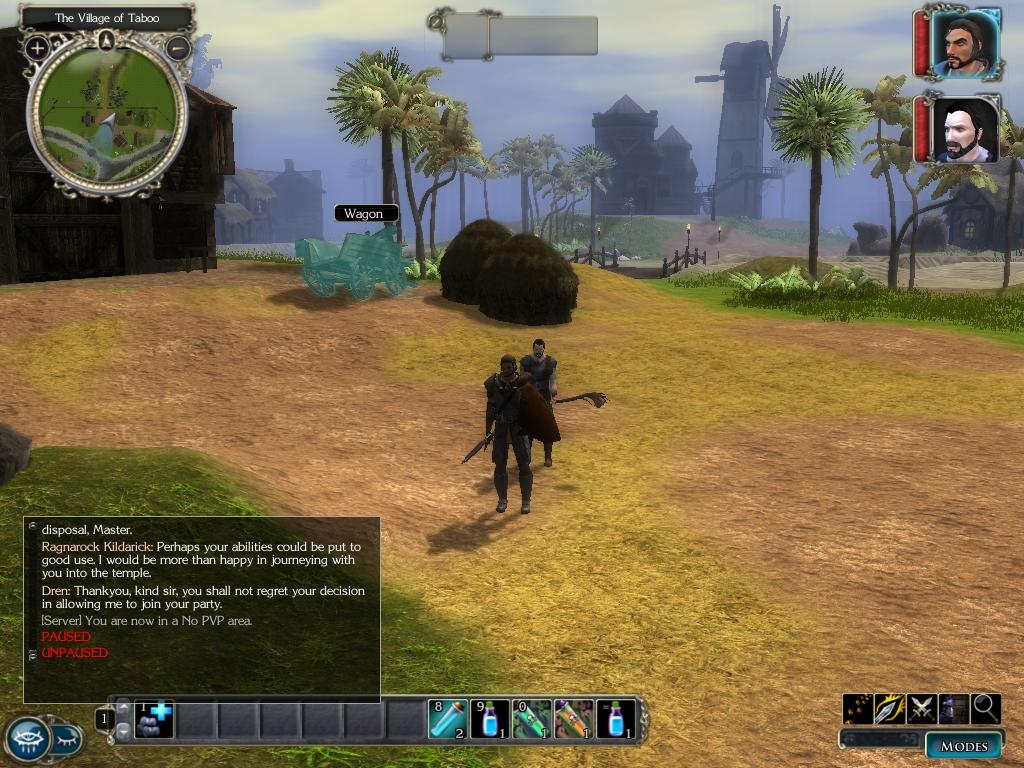Zoom out the minimap with minus button
Screen dimensions: 1024x768
click(x=177, y=47)
